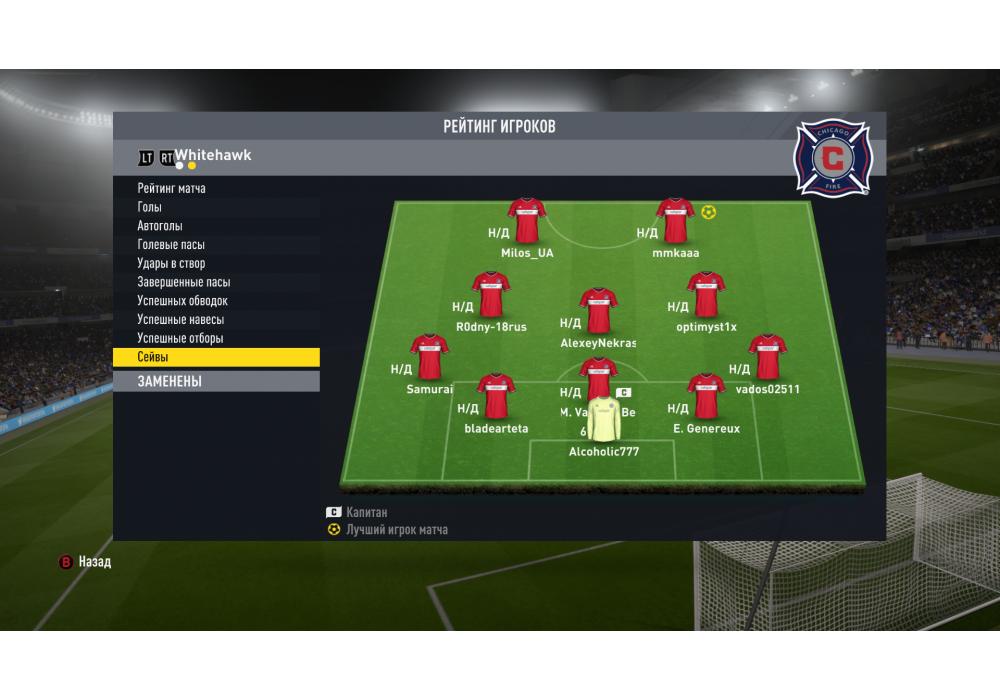Pick midfielder AlexeyNekras on the formation

[x=598, y=312]
